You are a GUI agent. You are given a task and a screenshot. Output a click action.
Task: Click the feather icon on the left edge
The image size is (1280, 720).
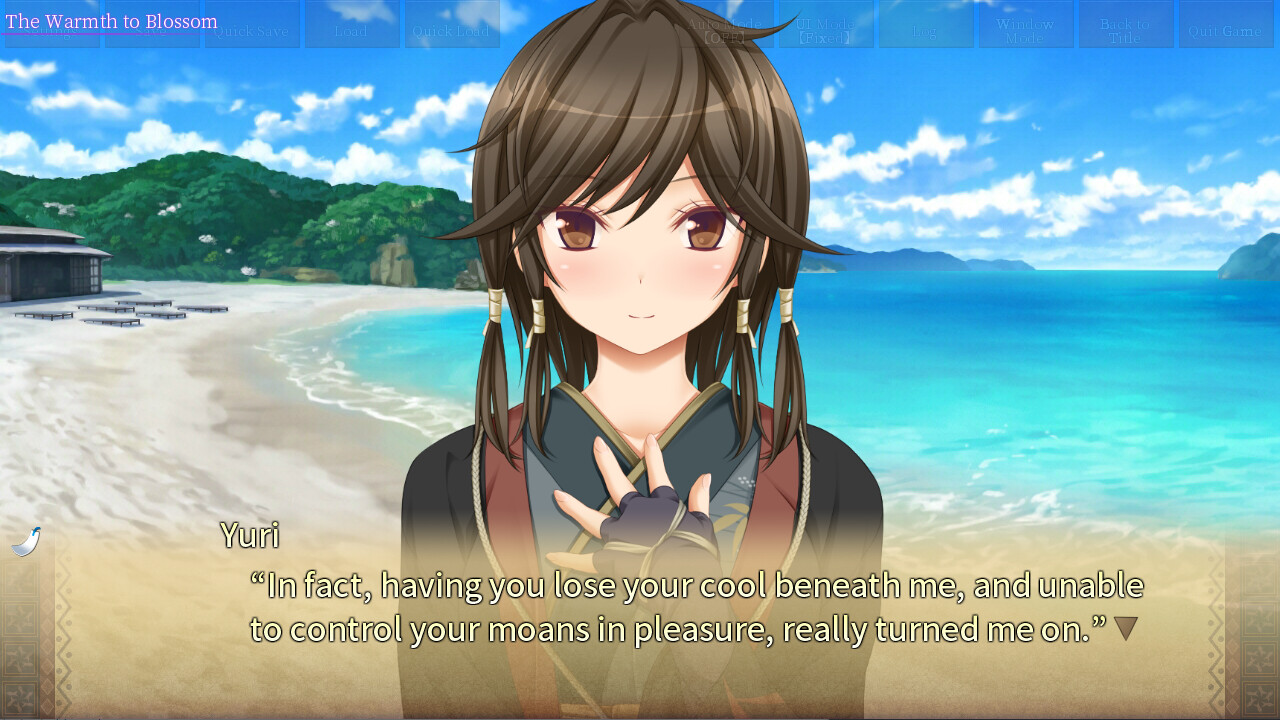[x=27, y=538]
